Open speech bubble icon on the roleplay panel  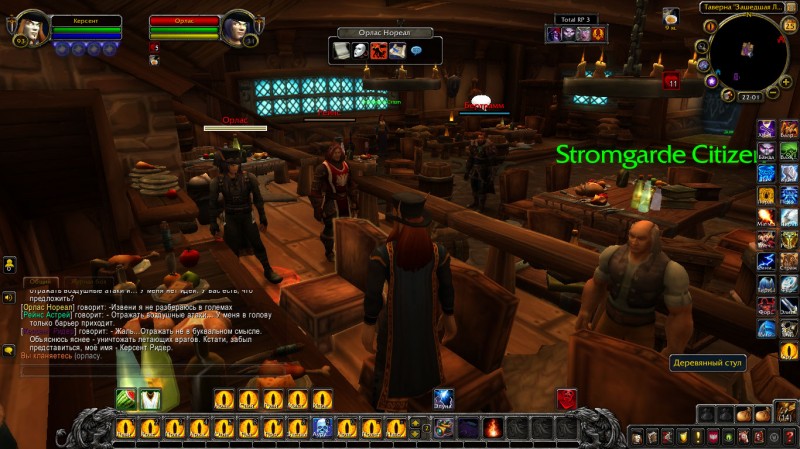point(415,50)
